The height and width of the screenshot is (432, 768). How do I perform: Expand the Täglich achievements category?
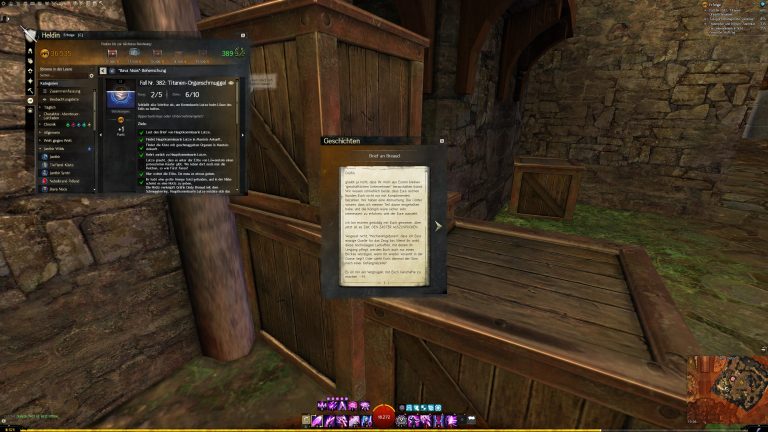(x=50, y=109)
